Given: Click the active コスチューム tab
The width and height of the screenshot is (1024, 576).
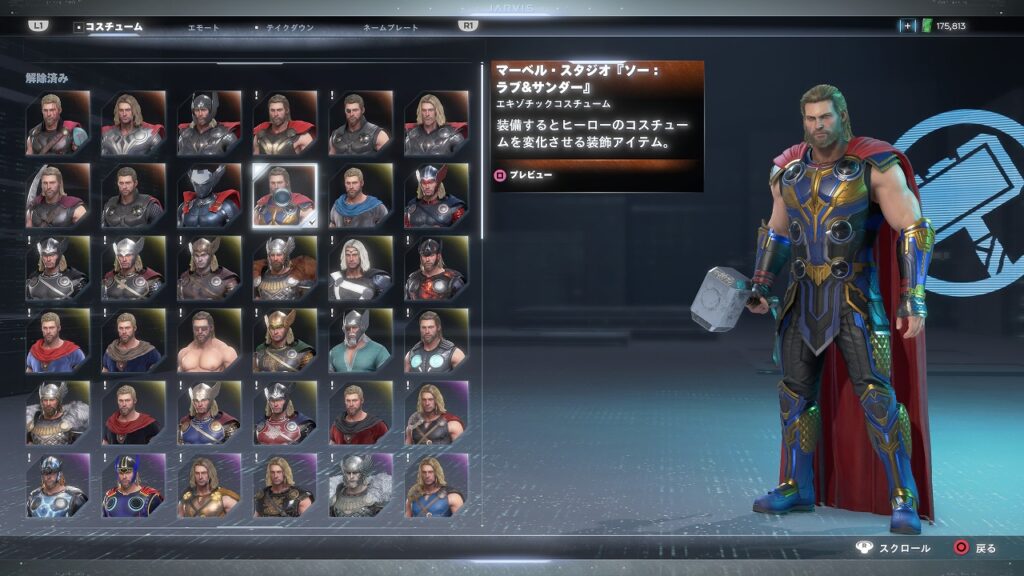Looking at the screenshot, I should pos(112,27).
